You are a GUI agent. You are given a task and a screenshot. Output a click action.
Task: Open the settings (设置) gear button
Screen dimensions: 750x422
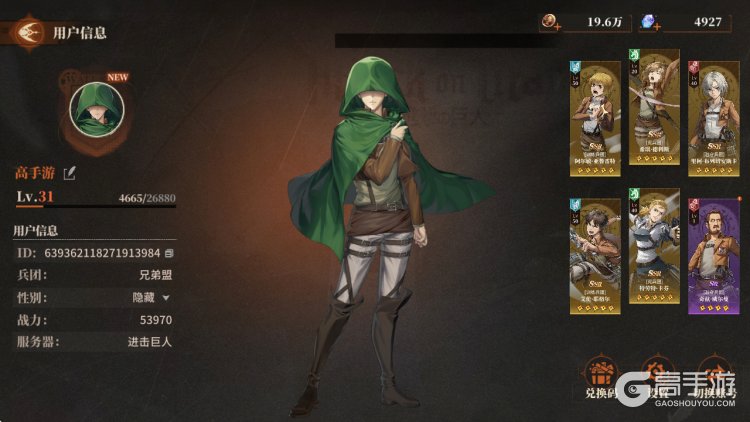coord(656,380)
